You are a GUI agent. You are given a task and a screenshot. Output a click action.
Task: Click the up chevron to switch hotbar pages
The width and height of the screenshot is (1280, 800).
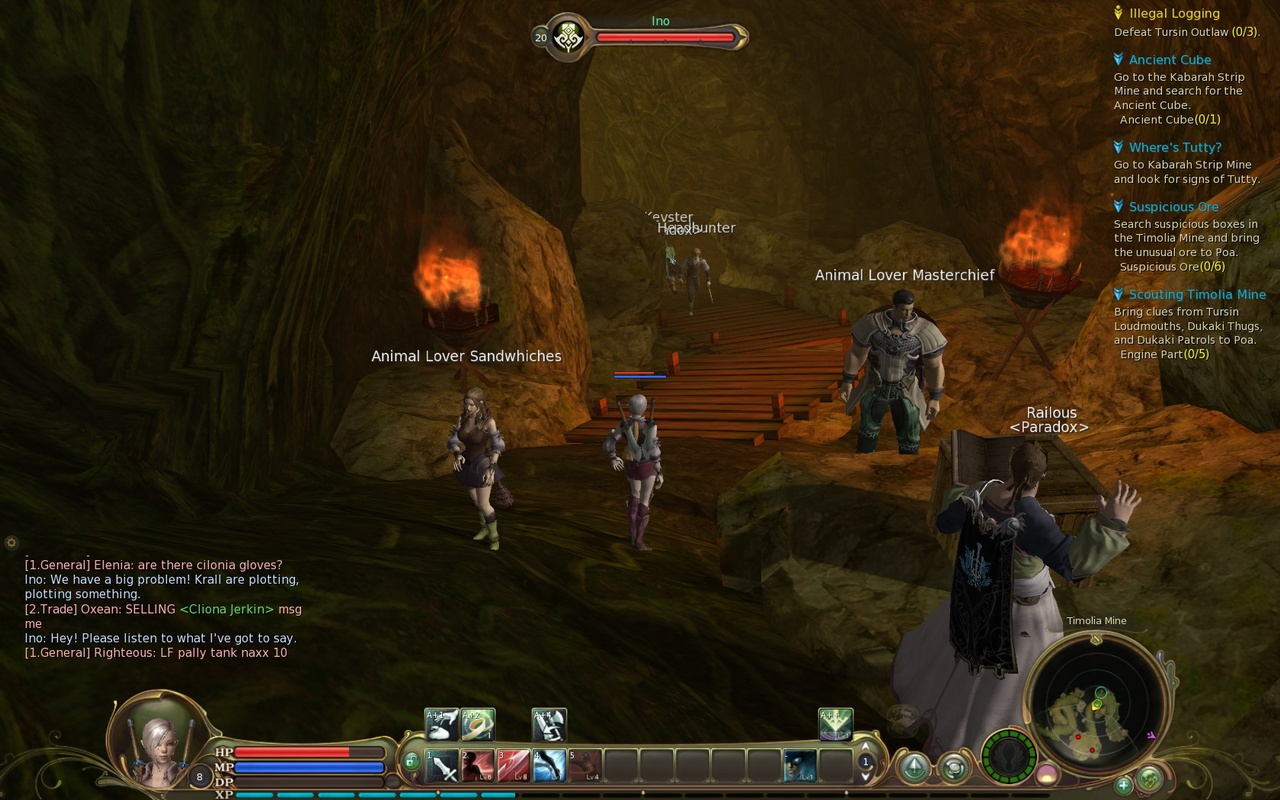point(864,748)
